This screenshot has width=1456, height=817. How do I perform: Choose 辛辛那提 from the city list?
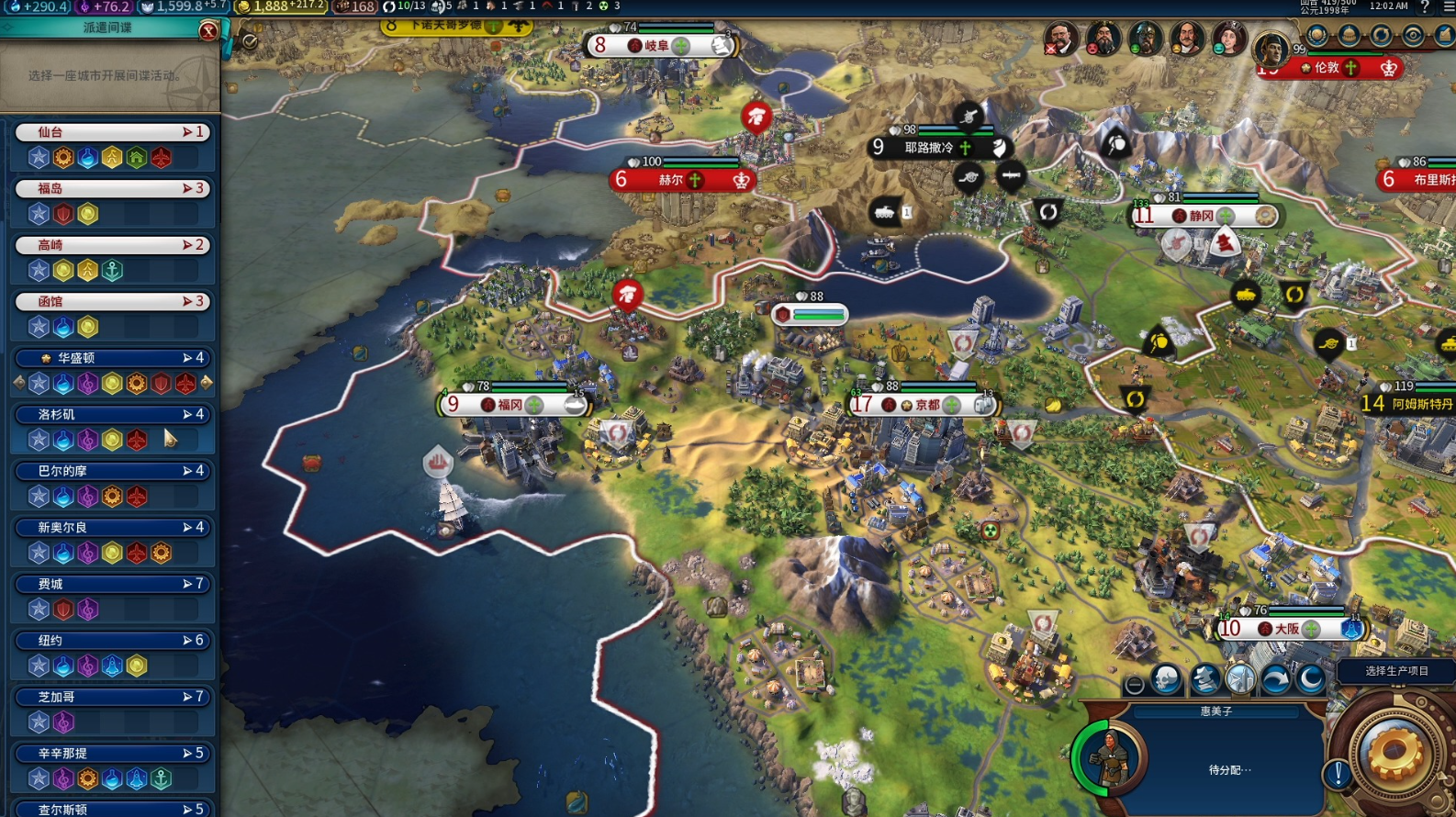[x=112, y=754]
